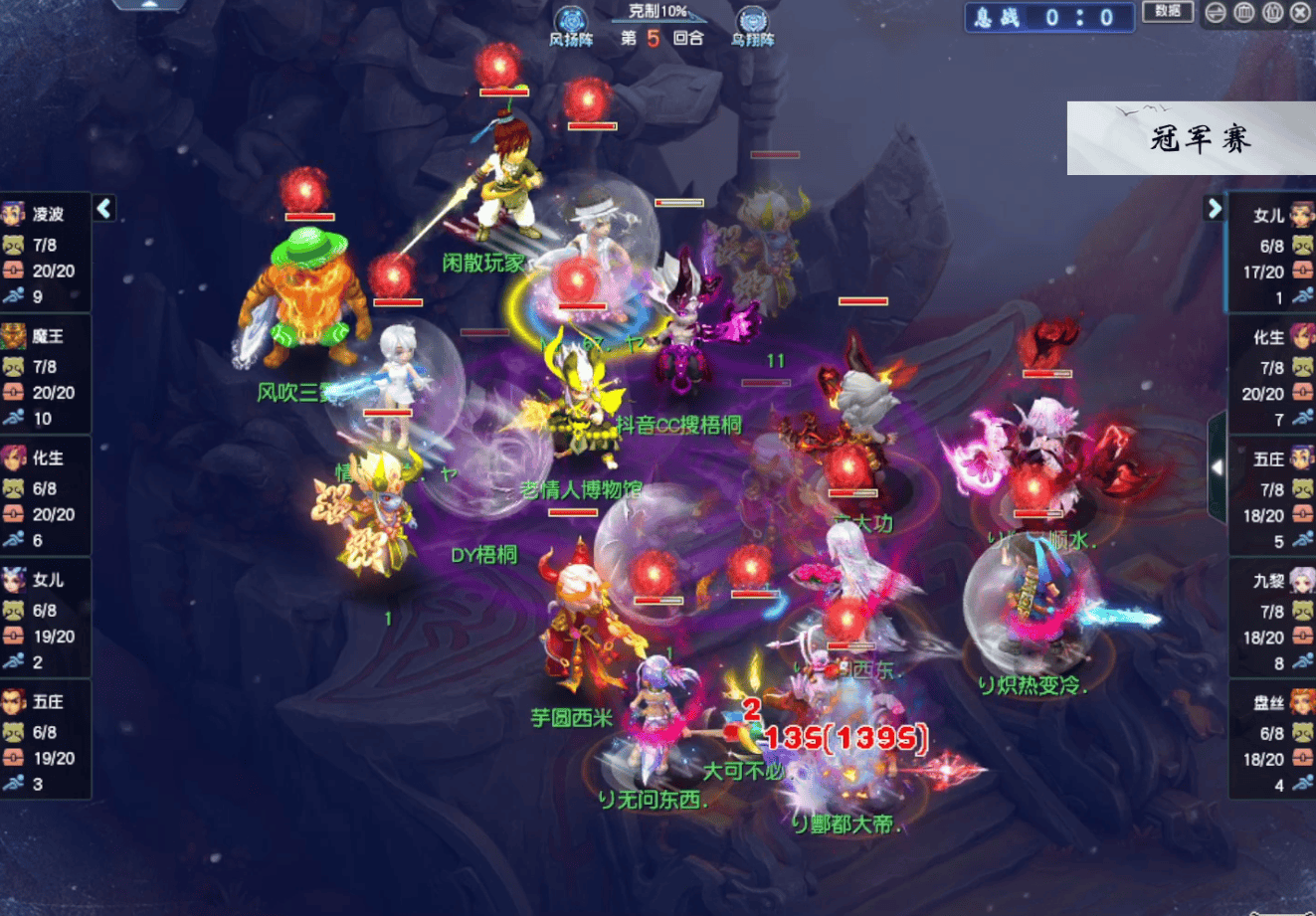Select 凌波 in the left team list
Viewport: 1316px width, 916px height.
click(x=46, y=214)
